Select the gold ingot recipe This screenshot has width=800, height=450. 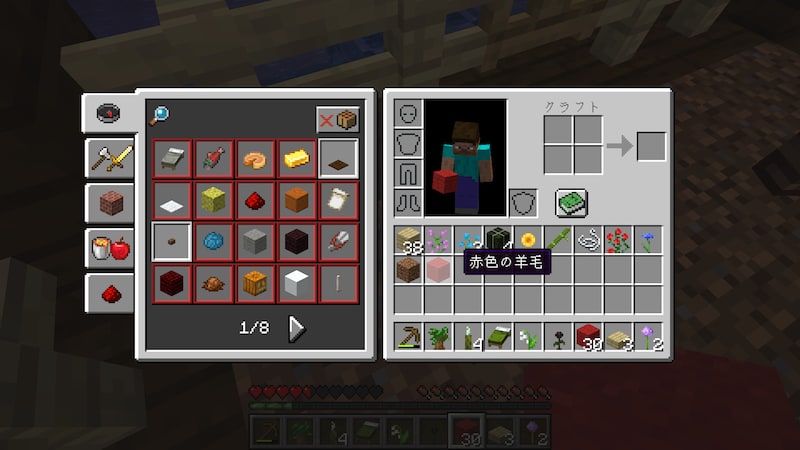[x=297, y=158]
